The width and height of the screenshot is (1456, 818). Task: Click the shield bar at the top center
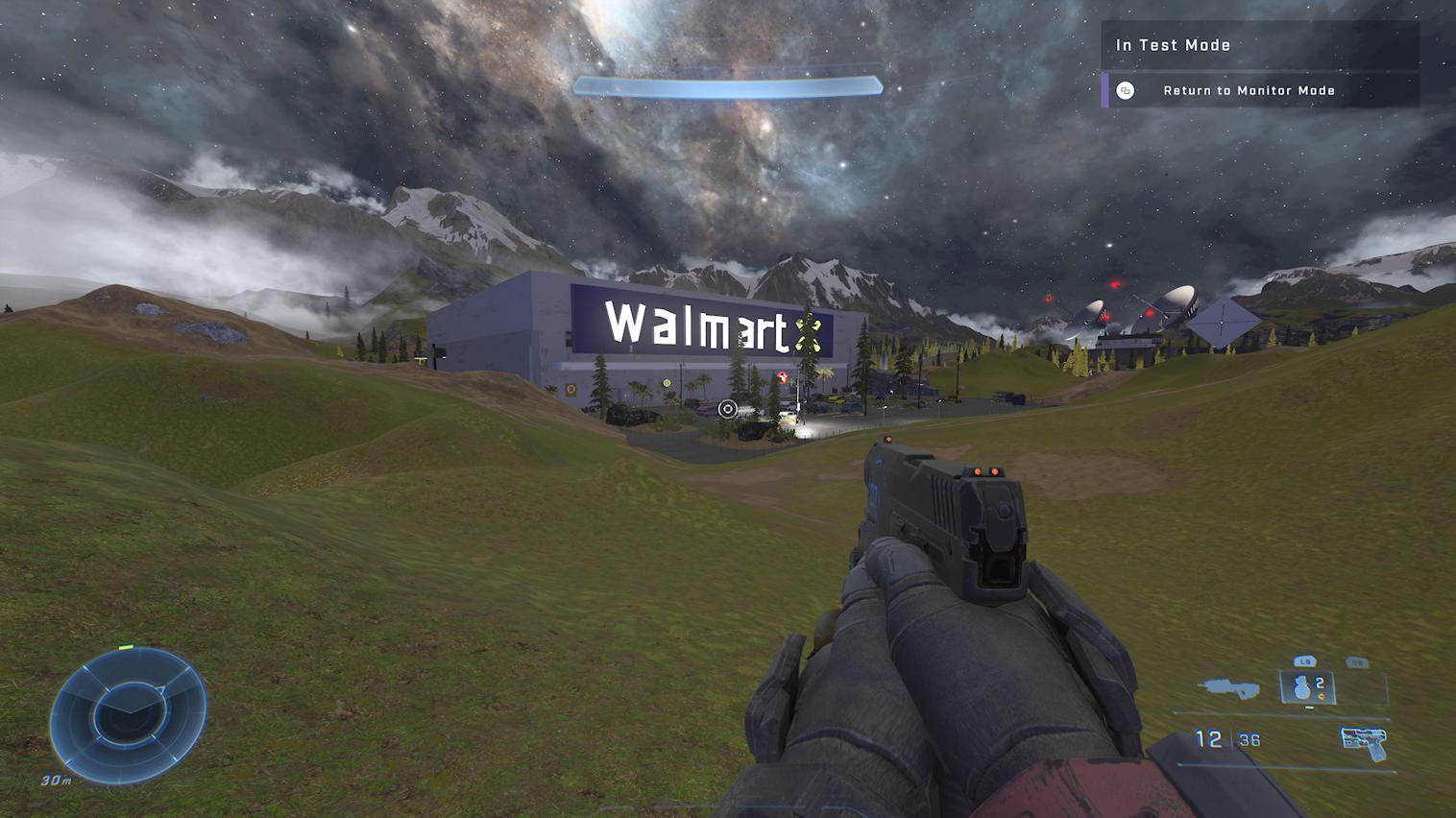(x=727, y=85)
